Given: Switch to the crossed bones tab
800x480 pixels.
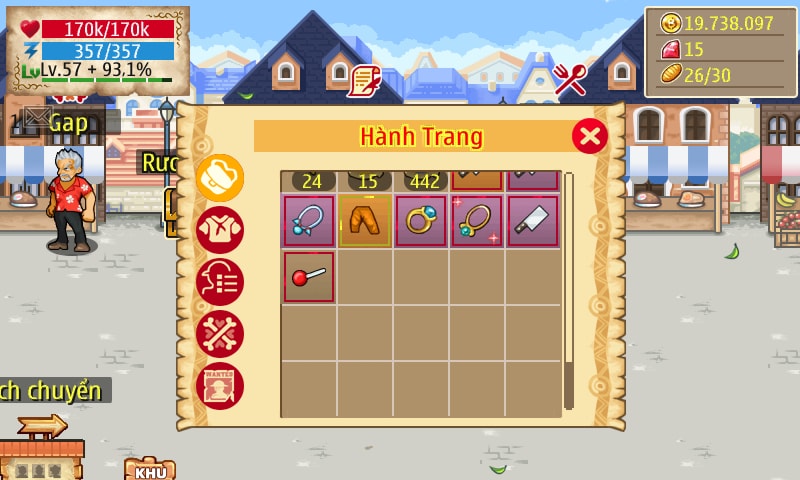Looking at the screenshot, I should [x=219, y=333].
